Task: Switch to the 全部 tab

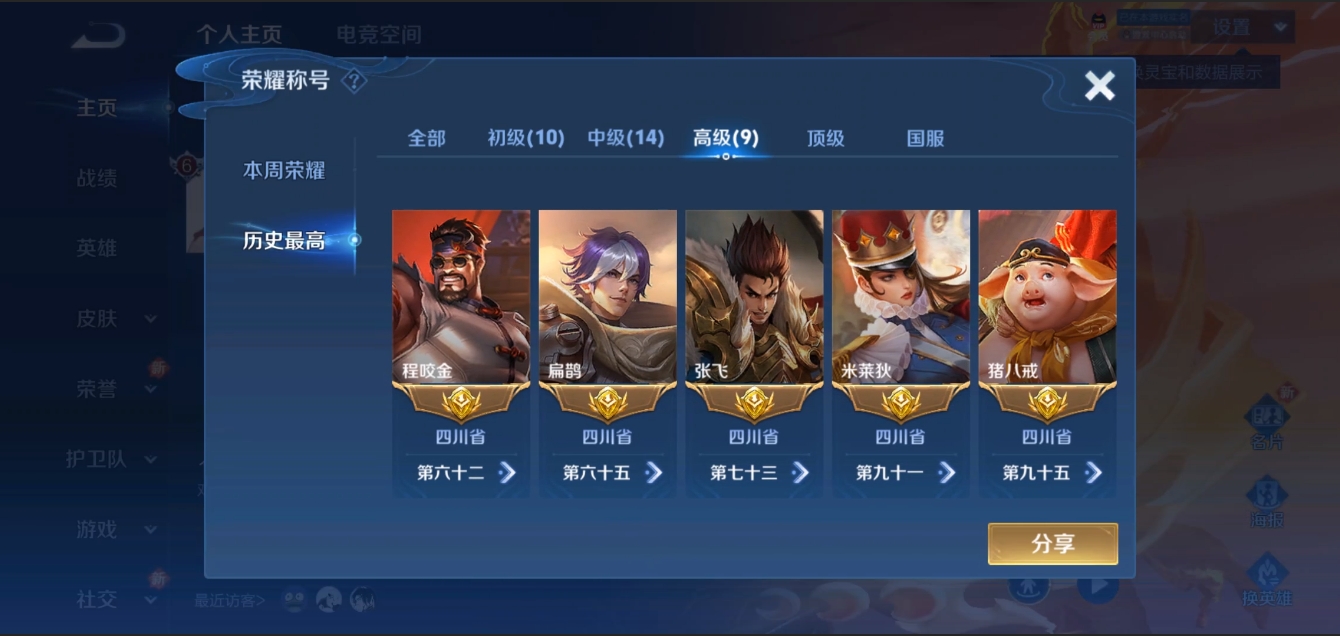Action: [426, 138]
